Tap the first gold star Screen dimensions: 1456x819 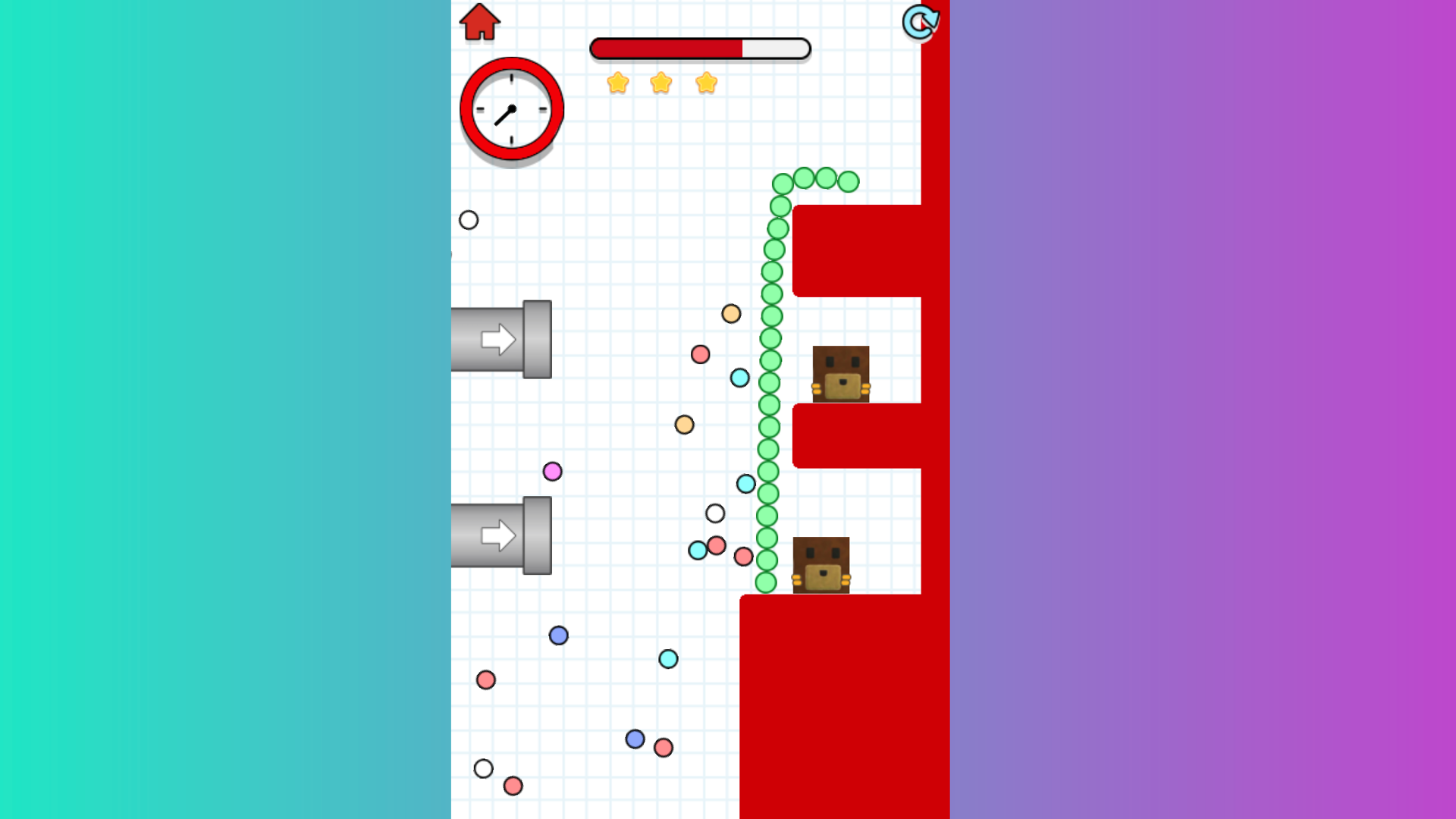pyautogui.click(x=618, y=83)
